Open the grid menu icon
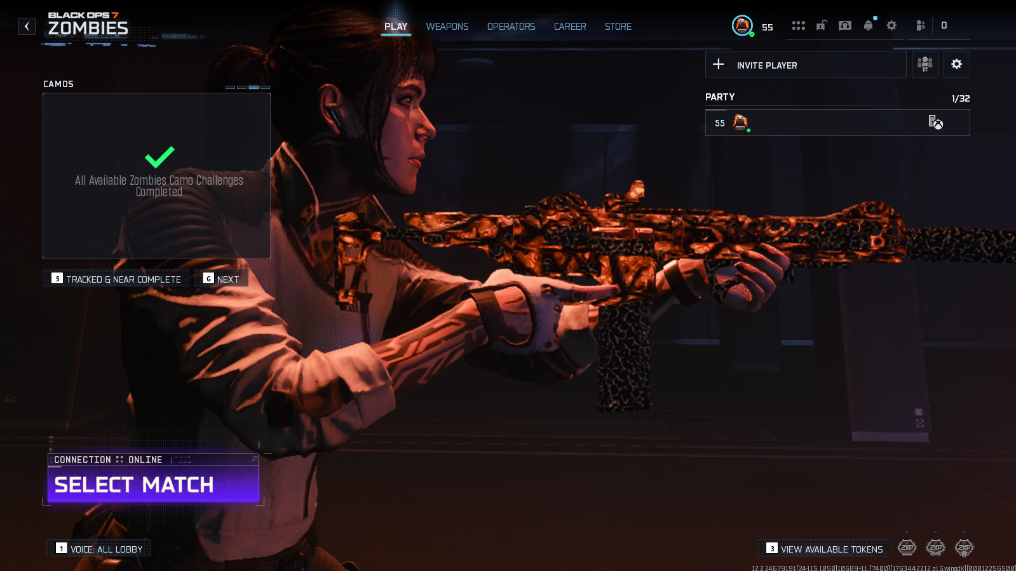 (798, 26)
